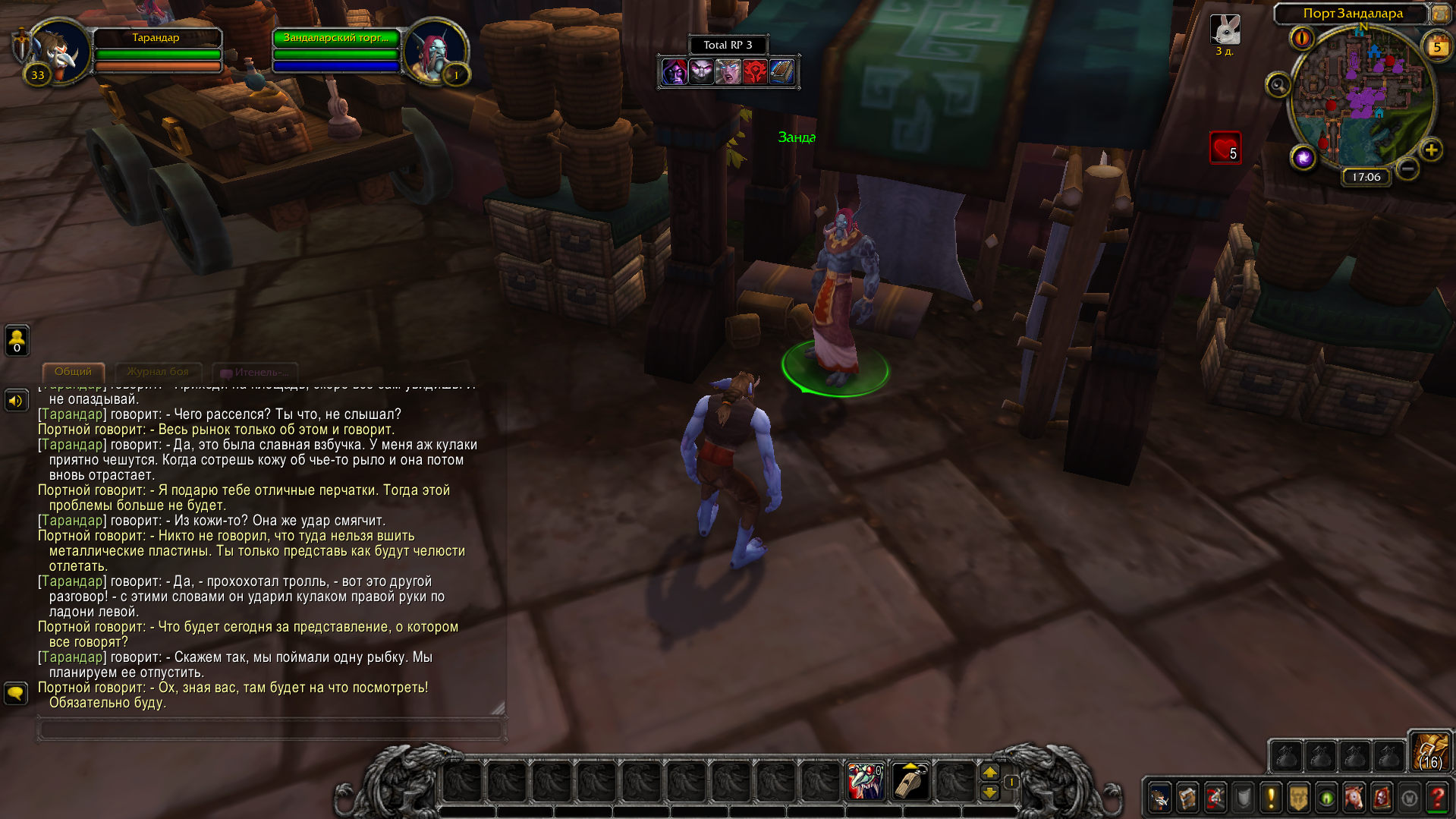Open the calendar button showing day 5

(x=1436, y=47)
